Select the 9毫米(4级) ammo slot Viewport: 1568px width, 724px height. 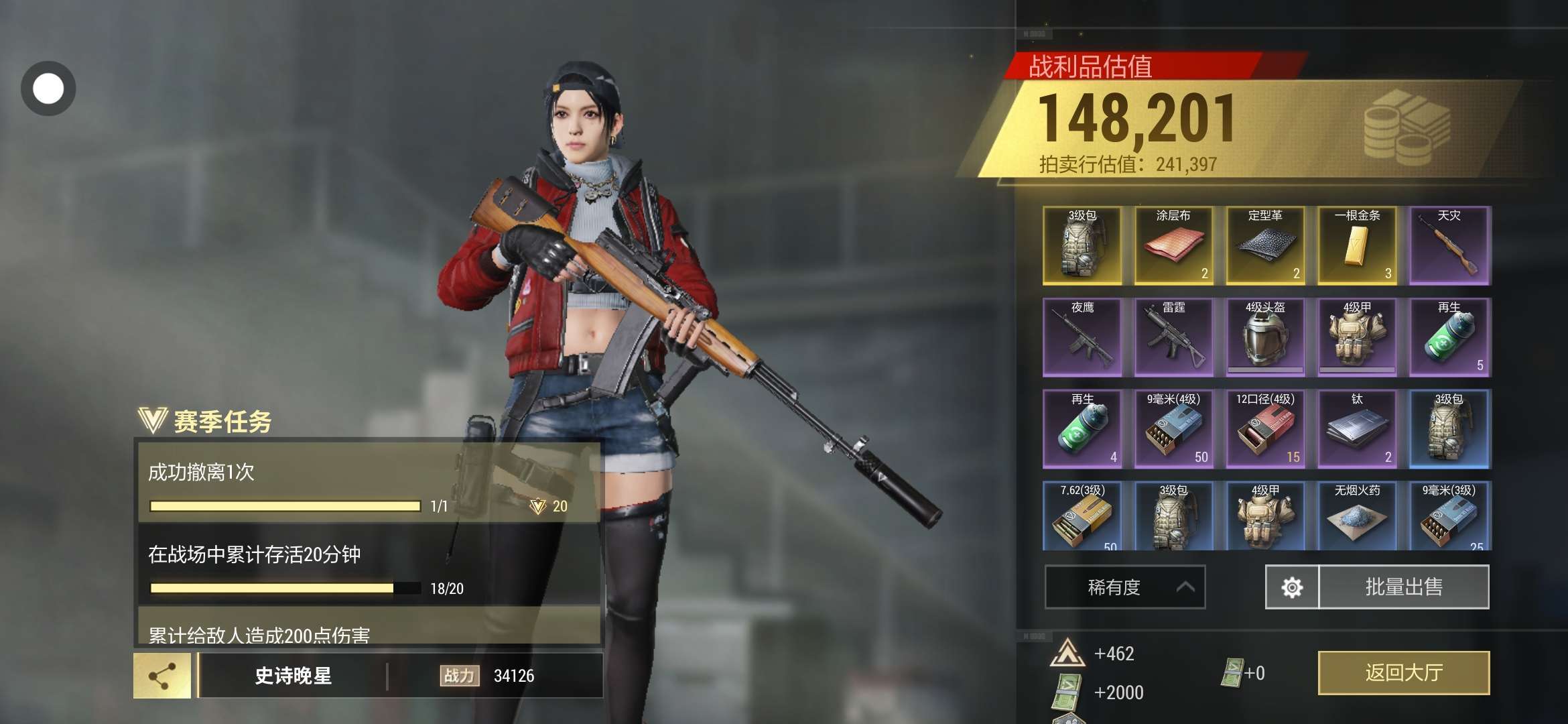pyautogui.click(x=1173, y=429)
